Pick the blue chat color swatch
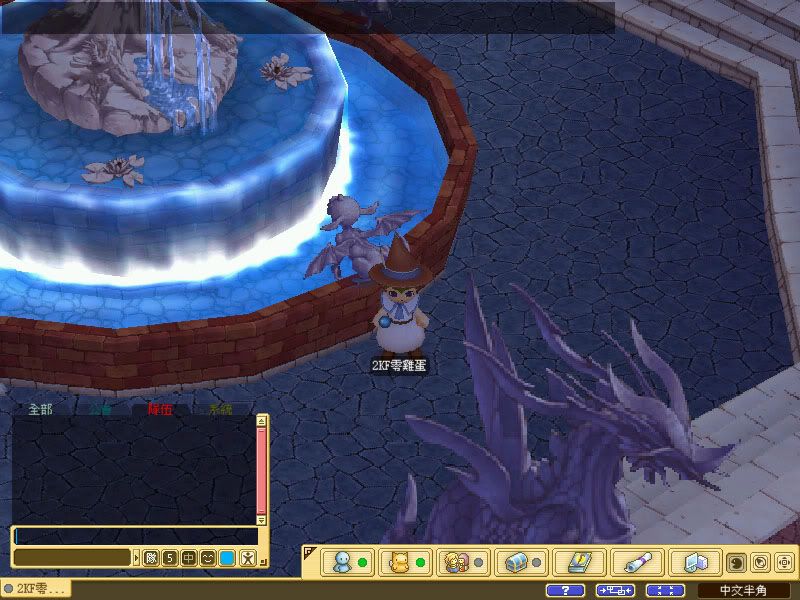This screenshot has width=800, height=600. [227, 557]
